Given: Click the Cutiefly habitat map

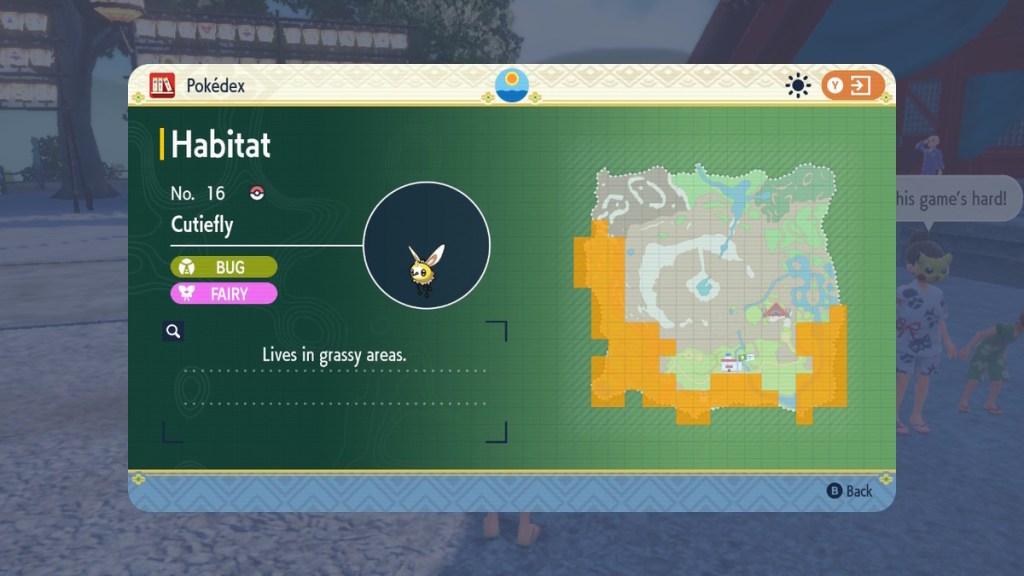Looking at the screenshot, I should (x=710, y=293).
